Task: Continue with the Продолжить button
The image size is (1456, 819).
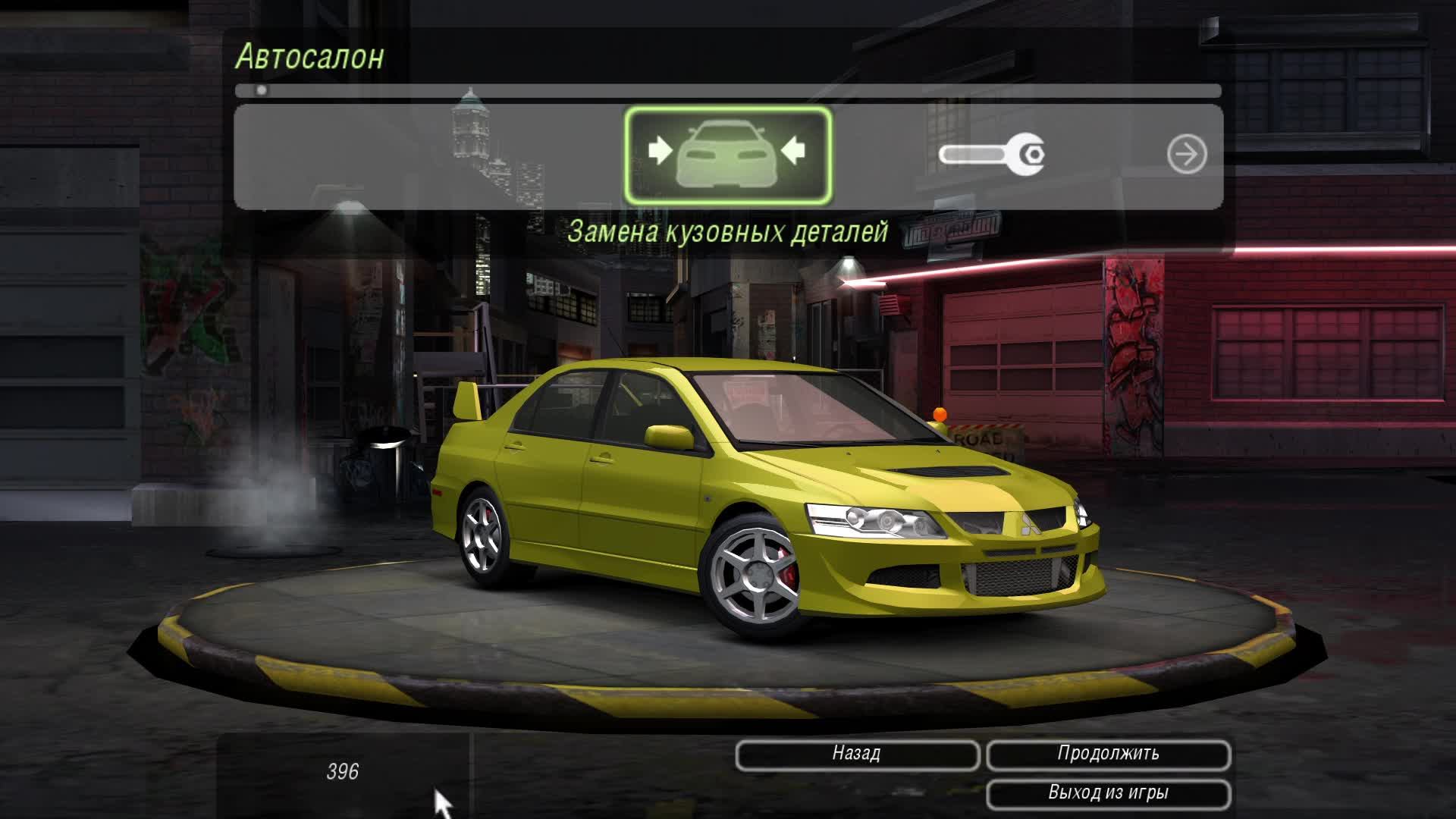Action: pyautogui.click(x=1108, y=755)
